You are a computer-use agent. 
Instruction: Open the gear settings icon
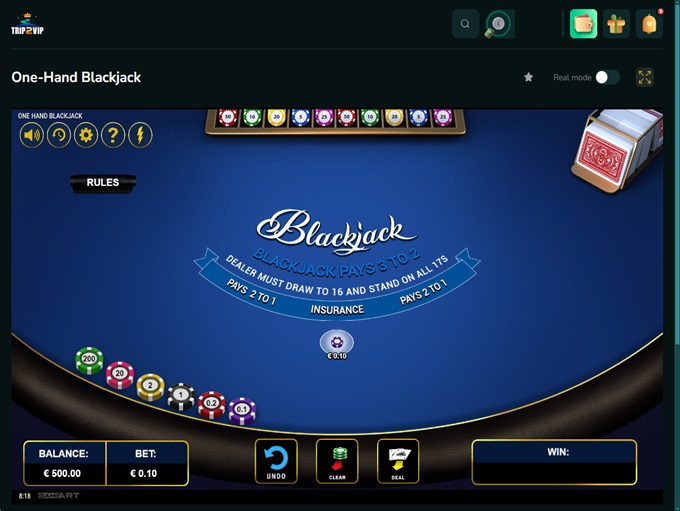pyautogui.click(x=86, y=135)
